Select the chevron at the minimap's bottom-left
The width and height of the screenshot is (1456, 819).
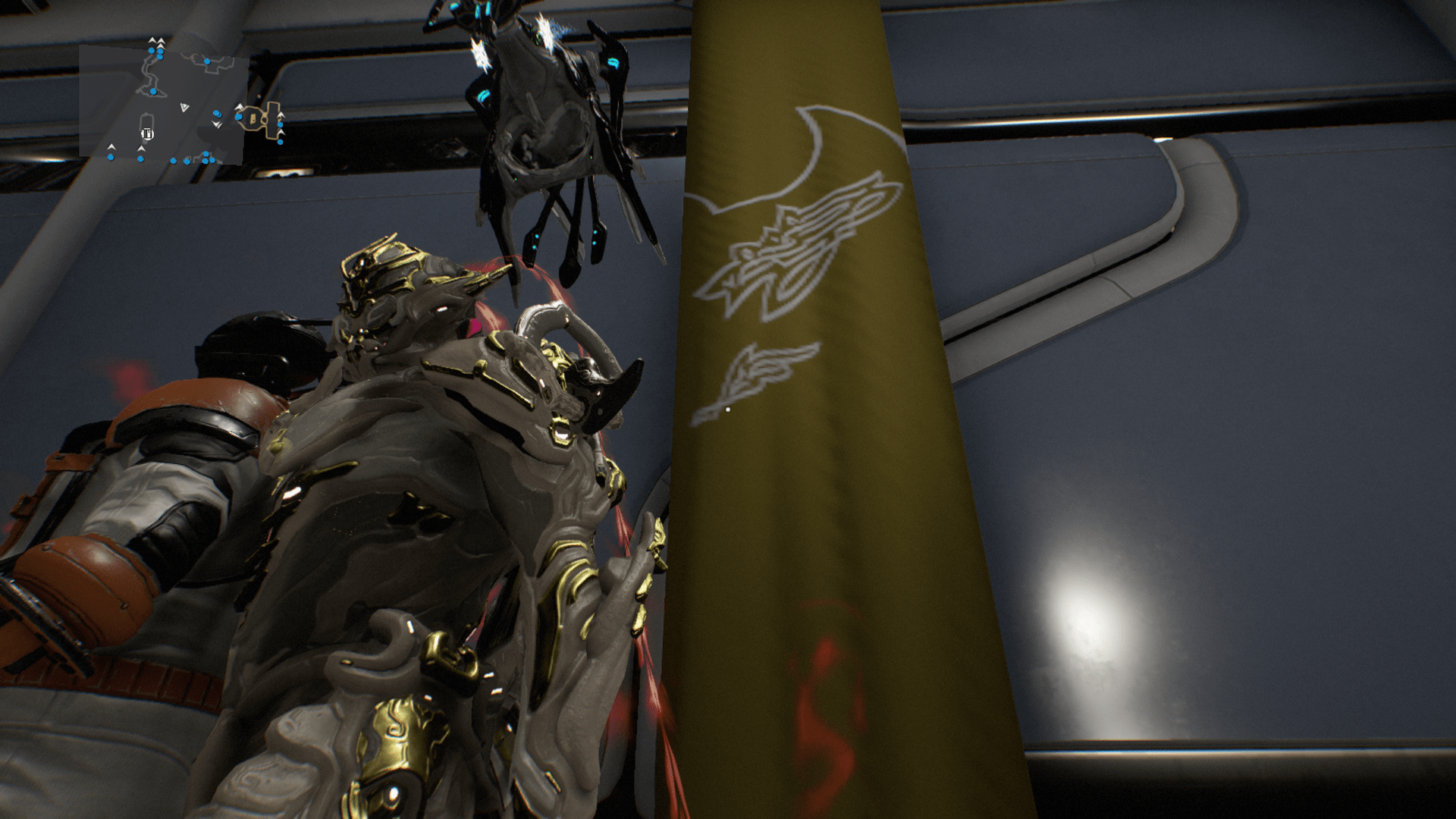click(x=111, y=147)
